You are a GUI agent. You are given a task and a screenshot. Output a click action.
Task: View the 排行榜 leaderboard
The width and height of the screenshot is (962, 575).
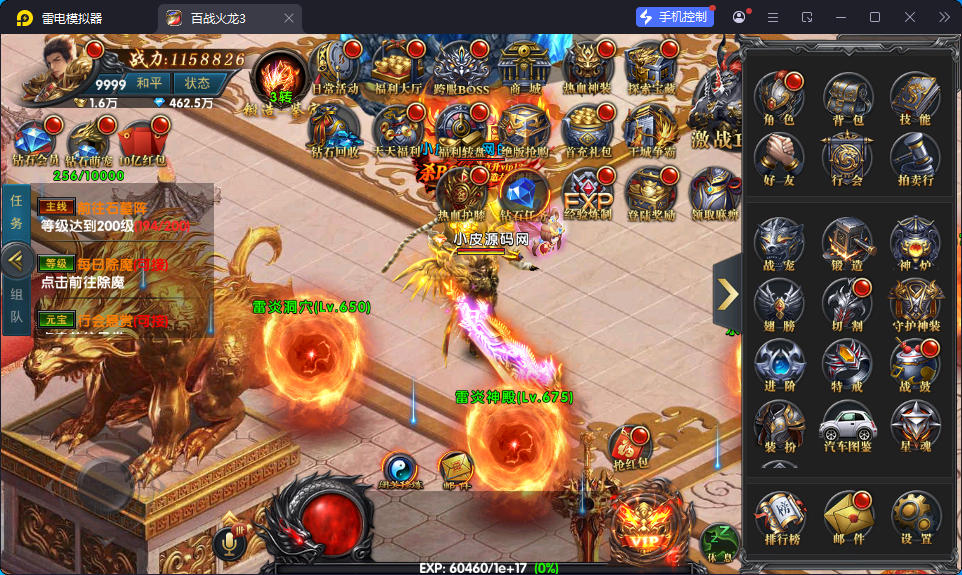(x=779, y=516)
